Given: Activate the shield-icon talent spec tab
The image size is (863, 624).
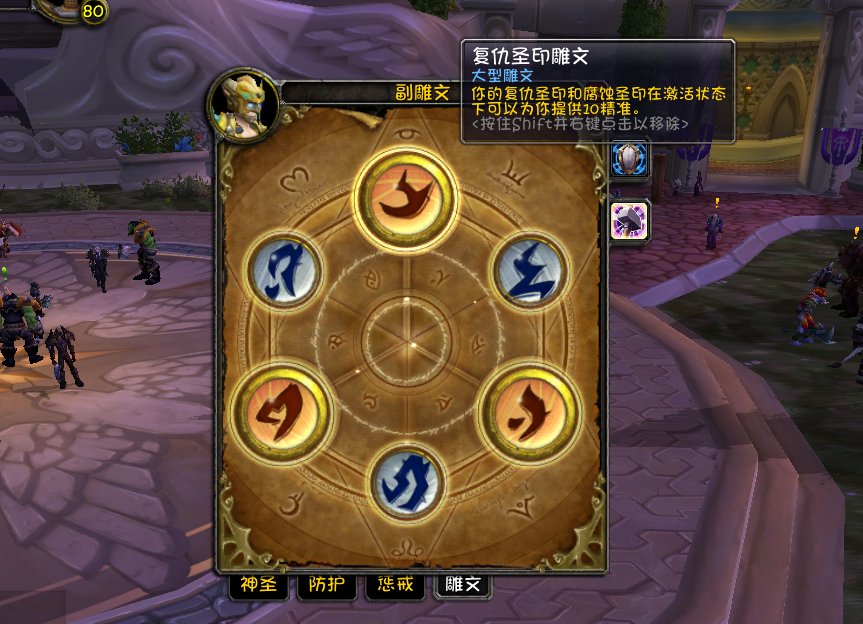Looking at the screenshot, I should (630, 159).
